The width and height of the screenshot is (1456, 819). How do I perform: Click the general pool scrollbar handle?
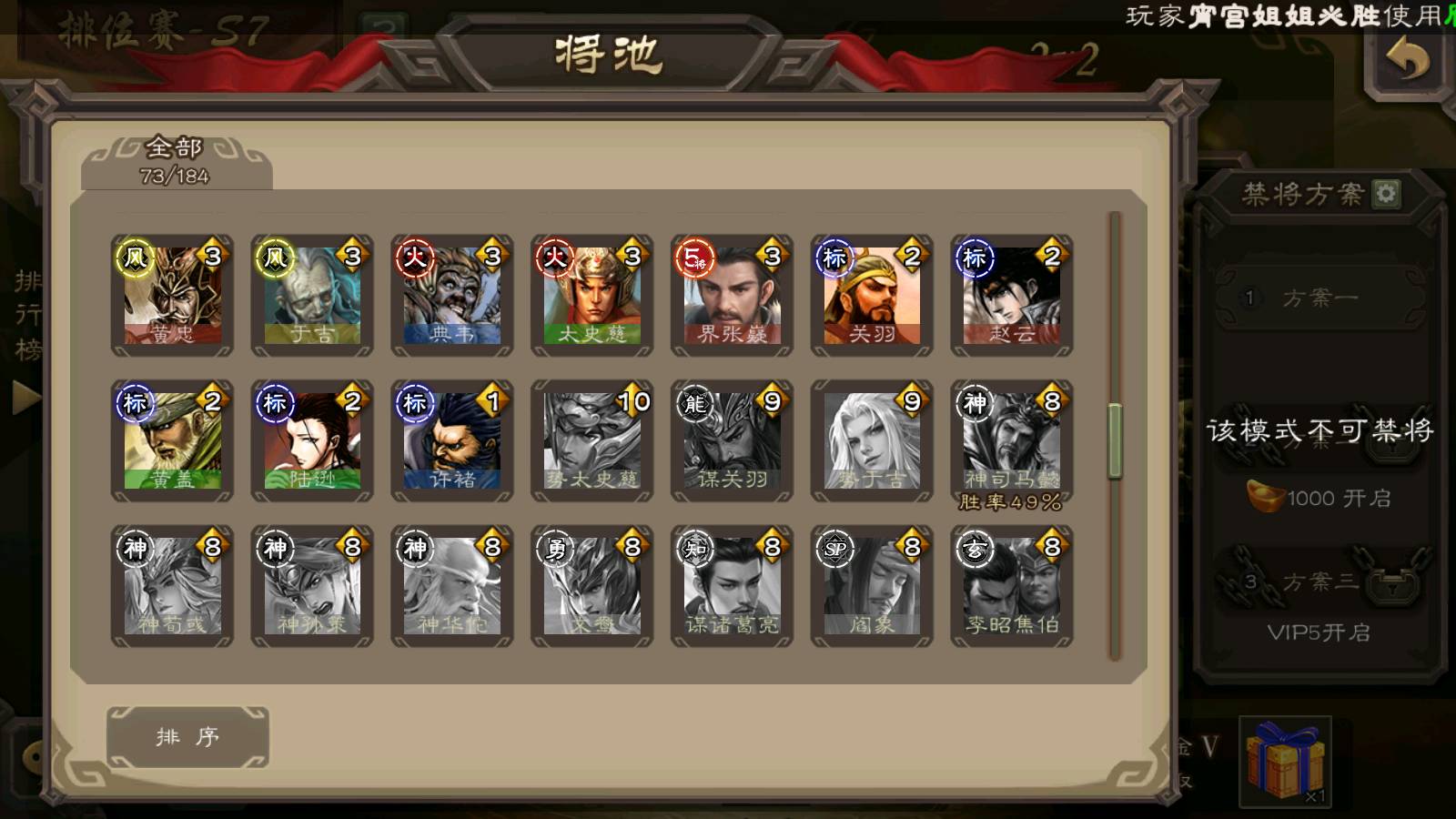tap(1115, 441)
